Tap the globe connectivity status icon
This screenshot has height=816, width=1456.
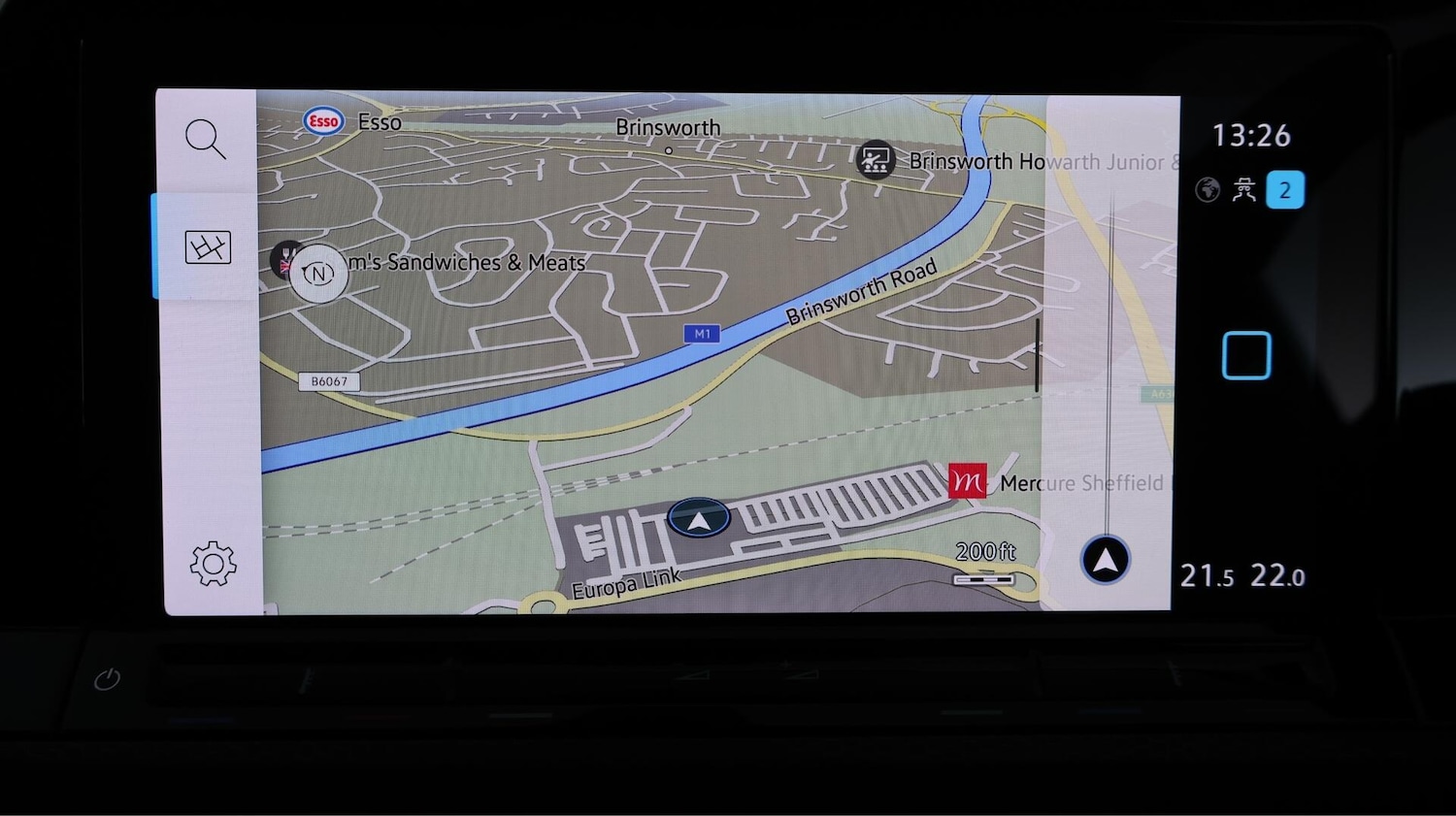[1208, 190]
